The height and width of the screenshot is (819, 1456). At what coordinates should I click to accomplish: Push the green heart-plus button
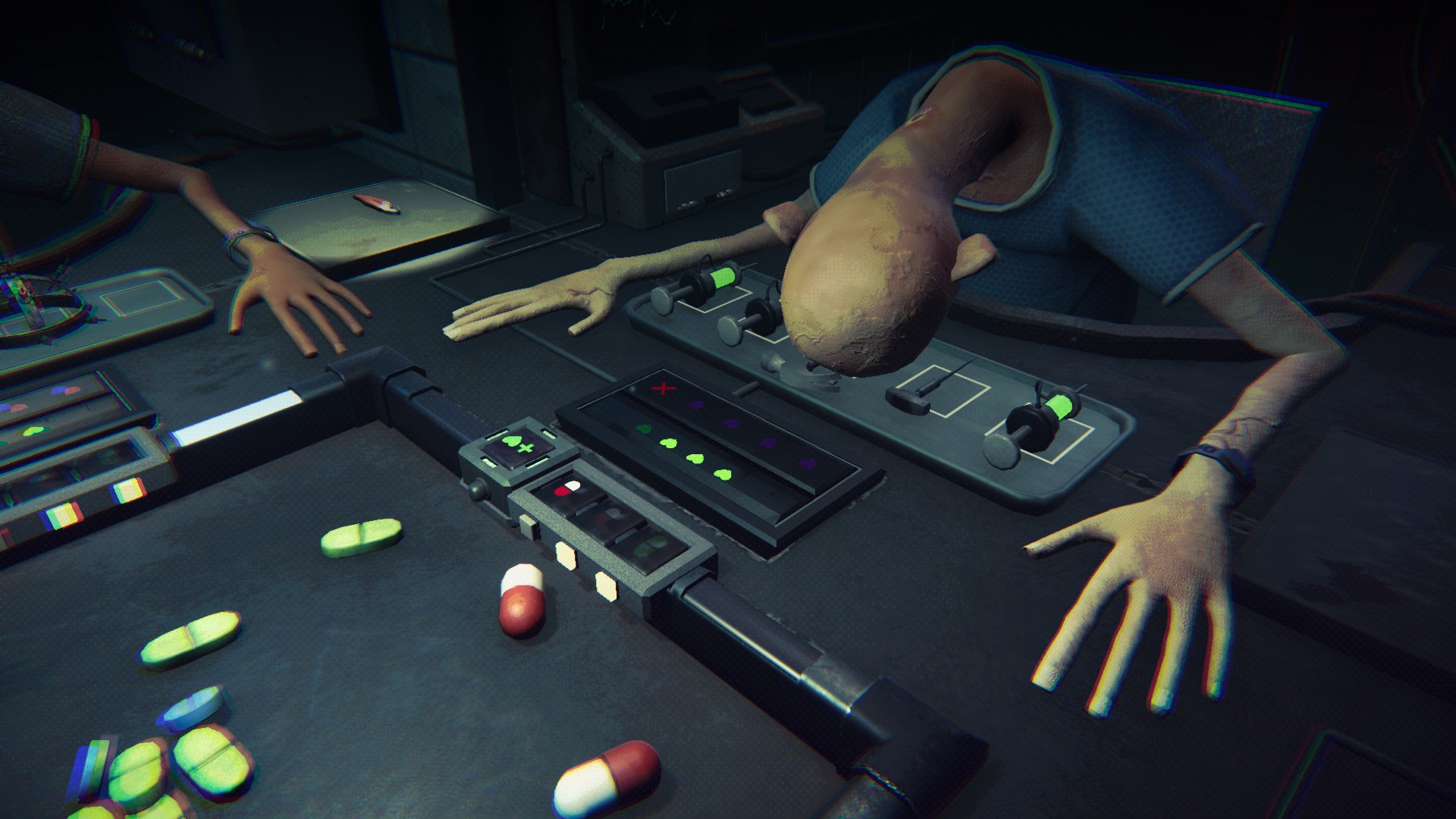pyautogui.click(x=516, y=445)
